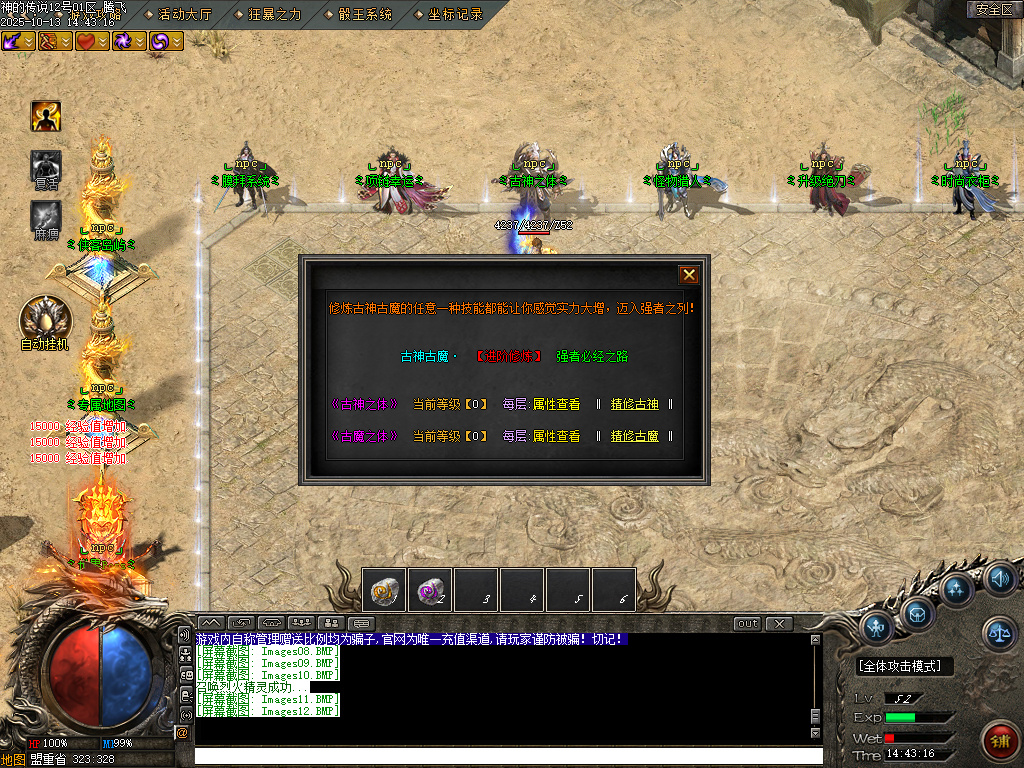
Task: Open the red 铺 shop button
Action: click(1000, 740)
